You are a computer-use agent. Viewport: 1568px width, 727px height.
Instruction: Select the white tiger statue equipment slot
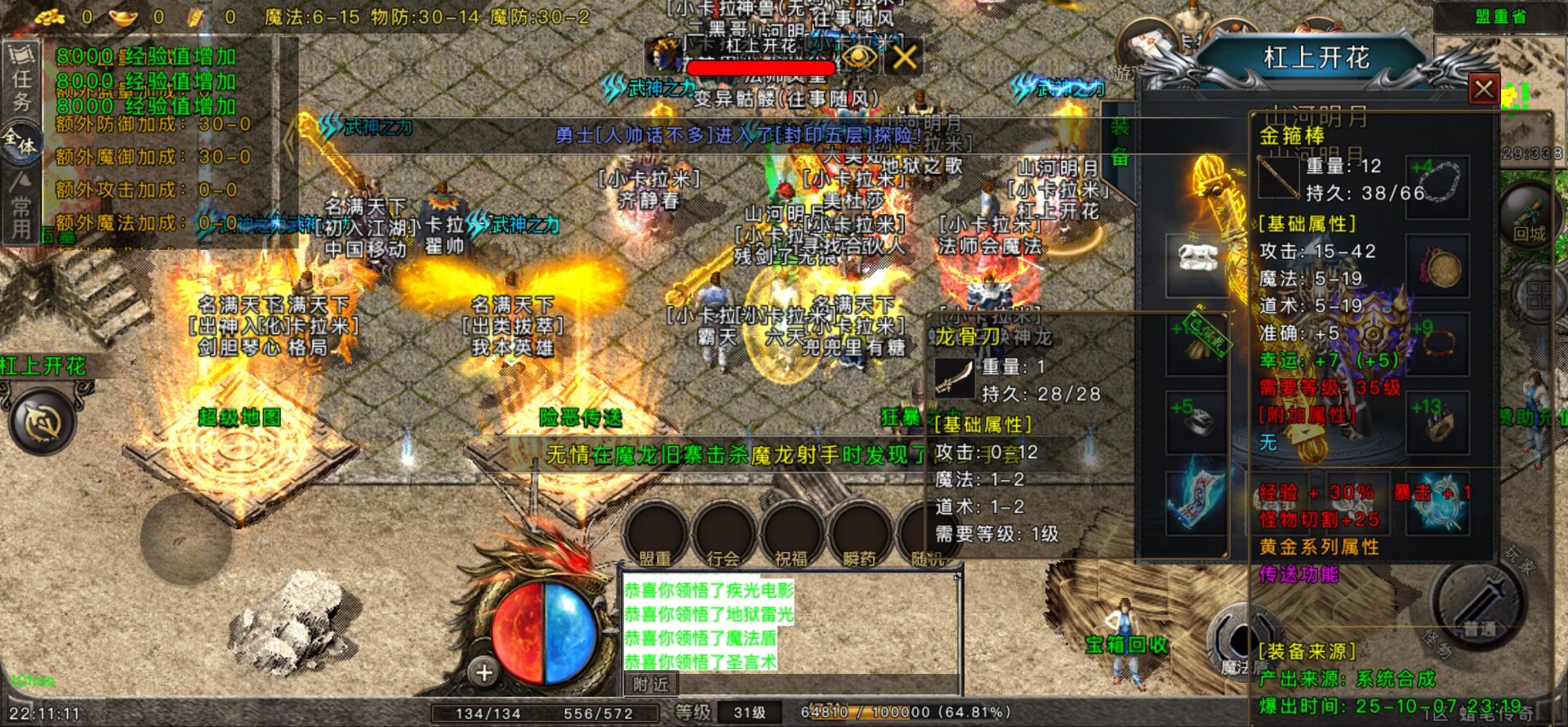[1197, 260]
